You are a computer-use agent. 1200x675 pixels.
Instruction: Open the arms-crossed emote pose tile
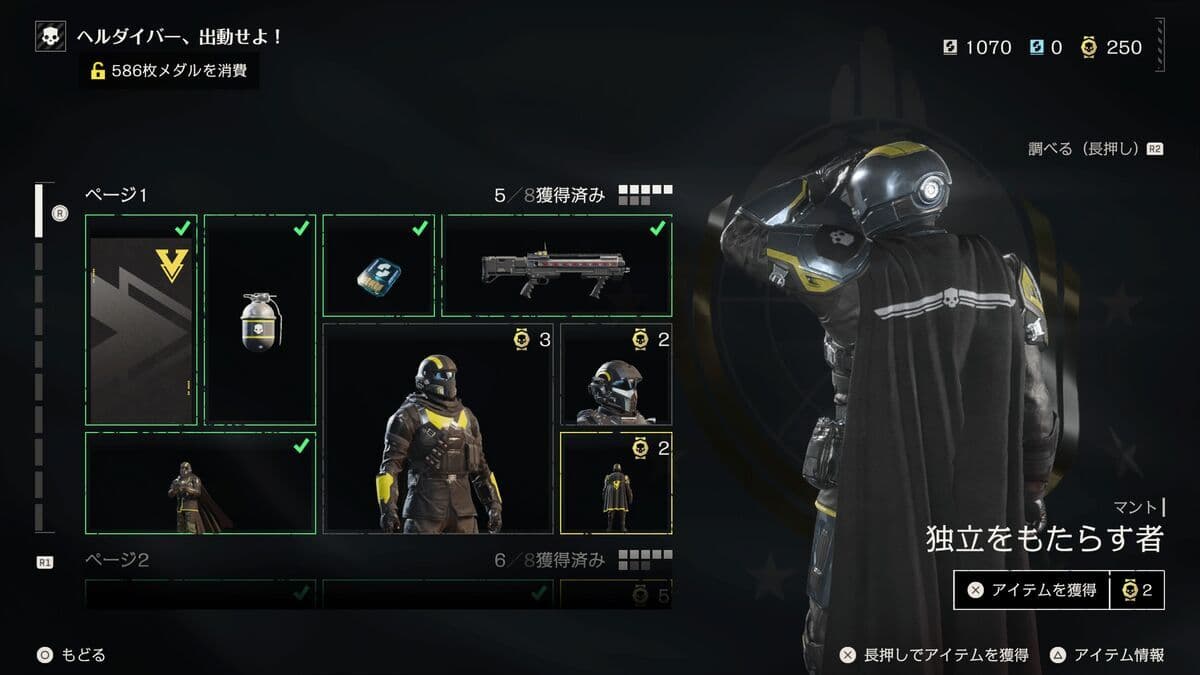pyautogui.click(x=200, y=483)
